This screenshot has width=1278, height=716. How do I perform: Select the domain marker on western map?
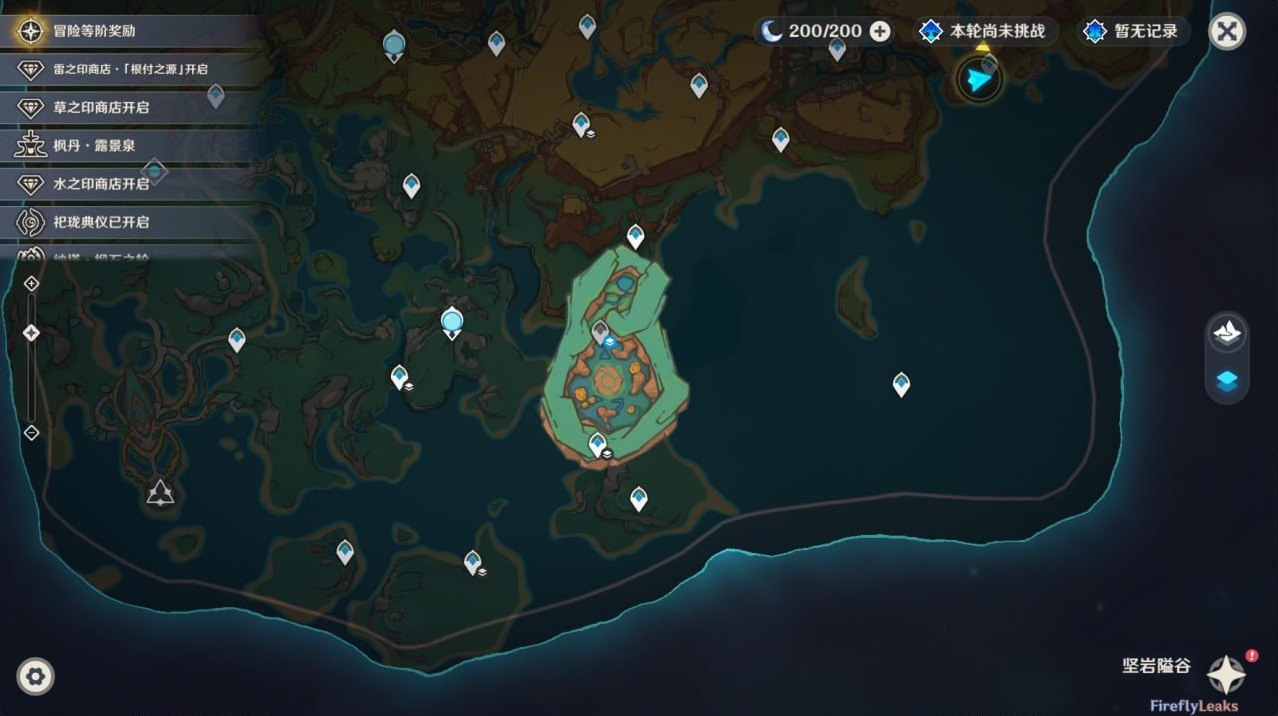(160, 492)
